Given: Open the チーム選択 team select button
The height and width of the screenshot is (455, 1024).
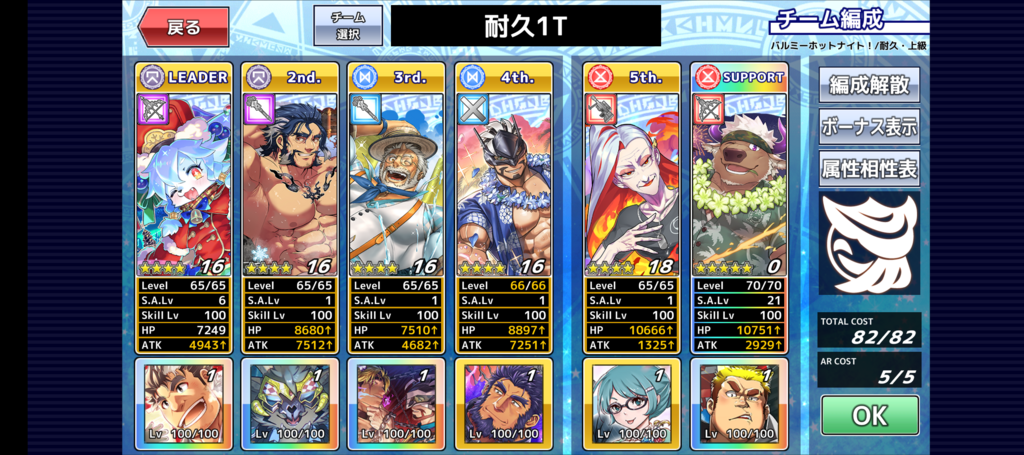Looking at the screenshot, I should (x=348, y=26).
